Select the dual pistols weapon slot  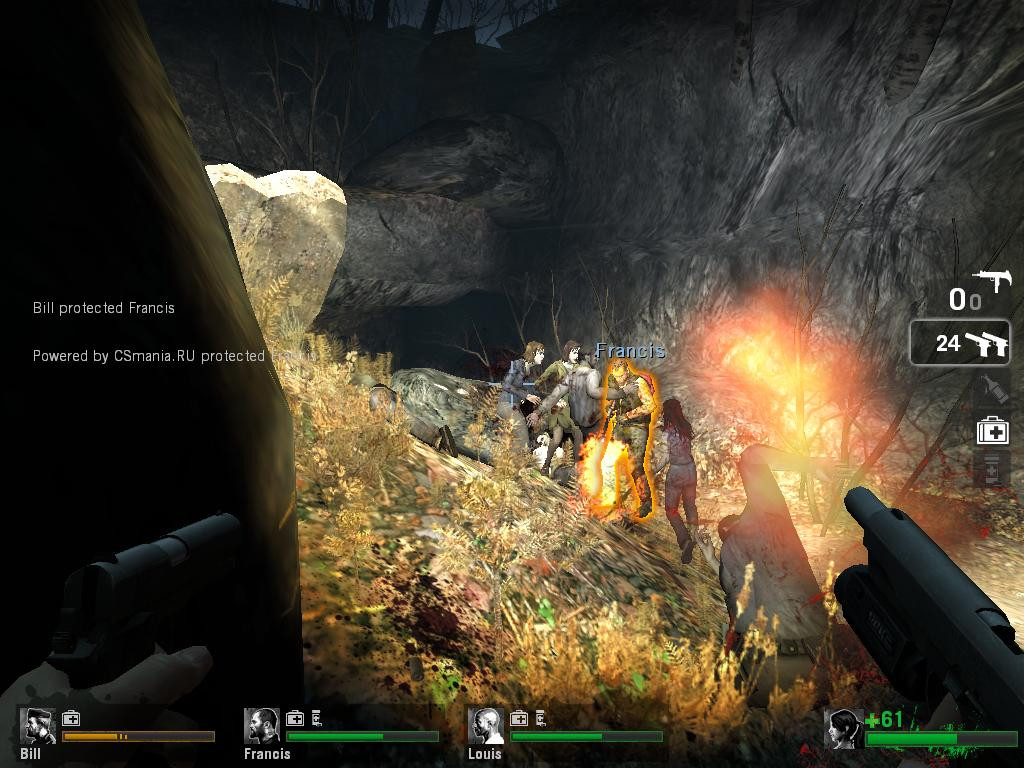coord(961,343)
